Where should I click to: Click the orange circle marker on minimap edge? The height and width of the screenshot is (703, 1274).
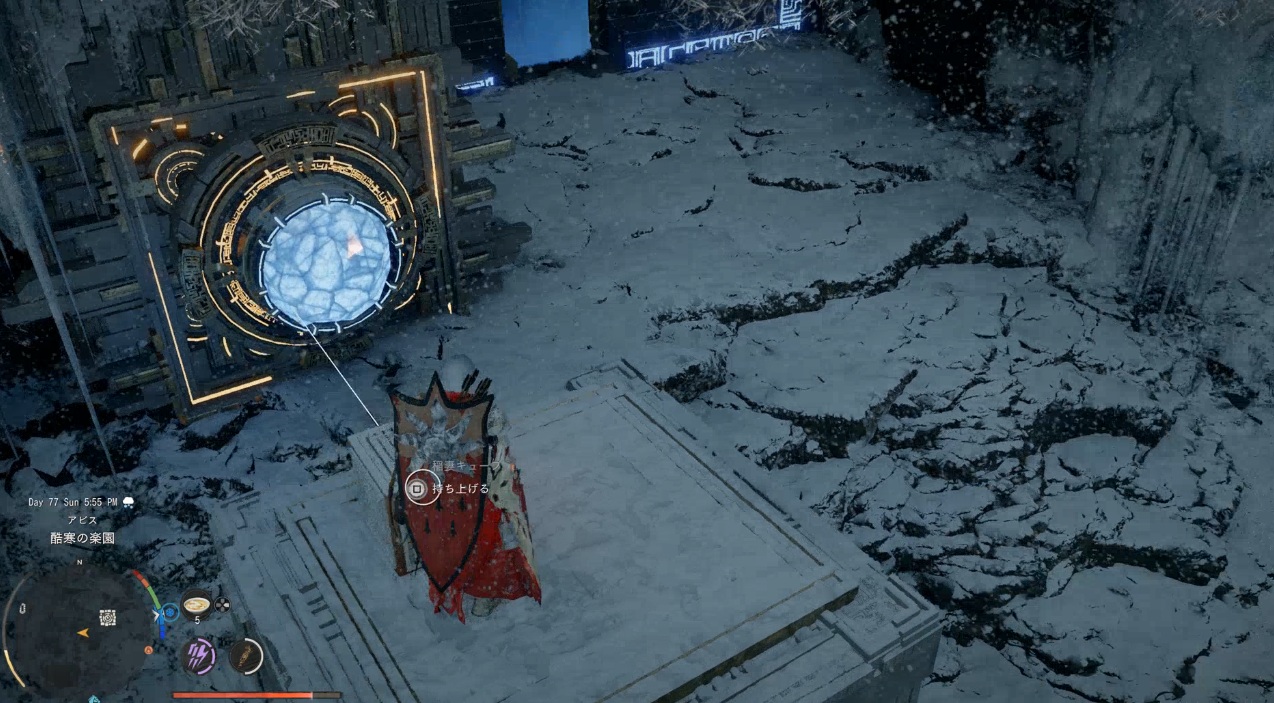(x=148, y=650)
